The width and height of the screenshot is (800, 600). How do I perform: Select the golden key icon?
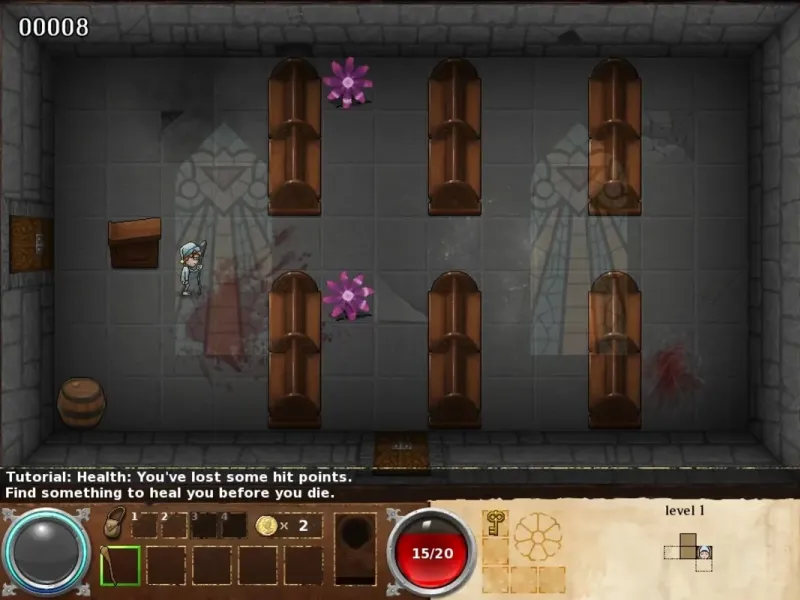(x=495, y=524)
